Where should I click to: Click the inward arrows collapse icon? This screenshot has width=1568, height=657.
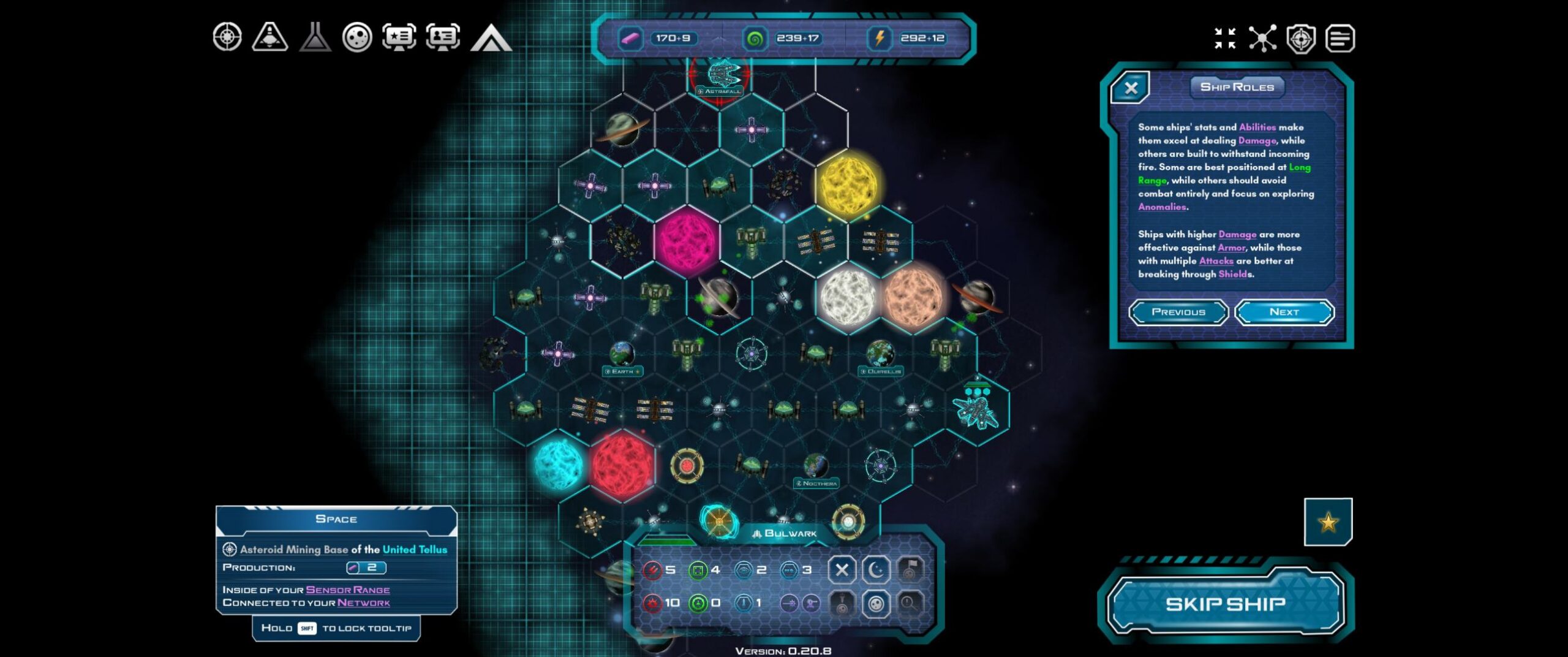(1225, 38)
